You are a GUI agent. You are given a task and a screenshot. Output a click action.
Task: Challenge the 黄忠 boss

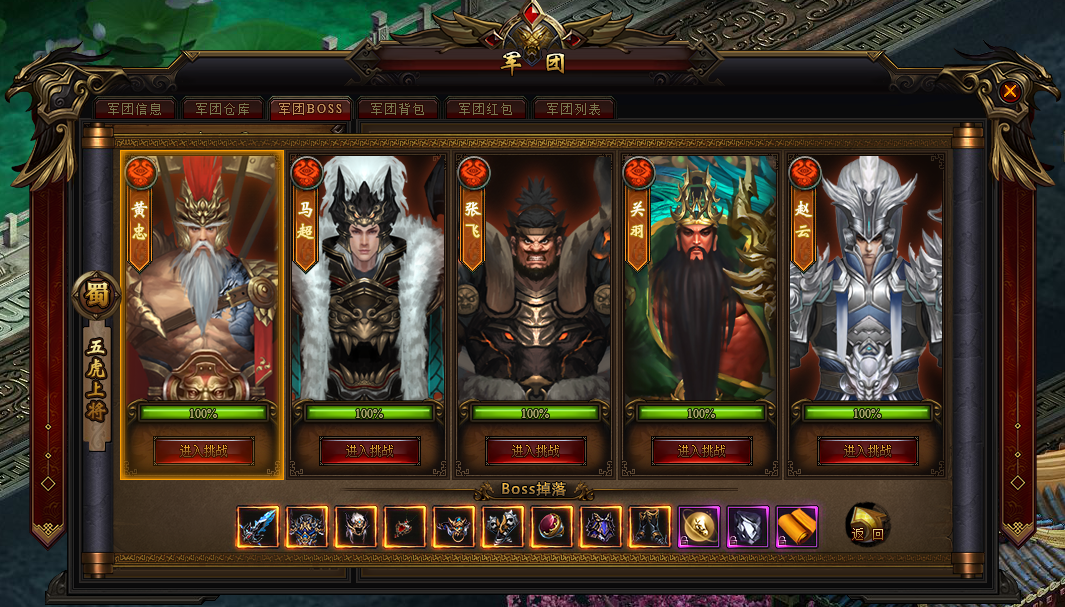pos(203,451)
